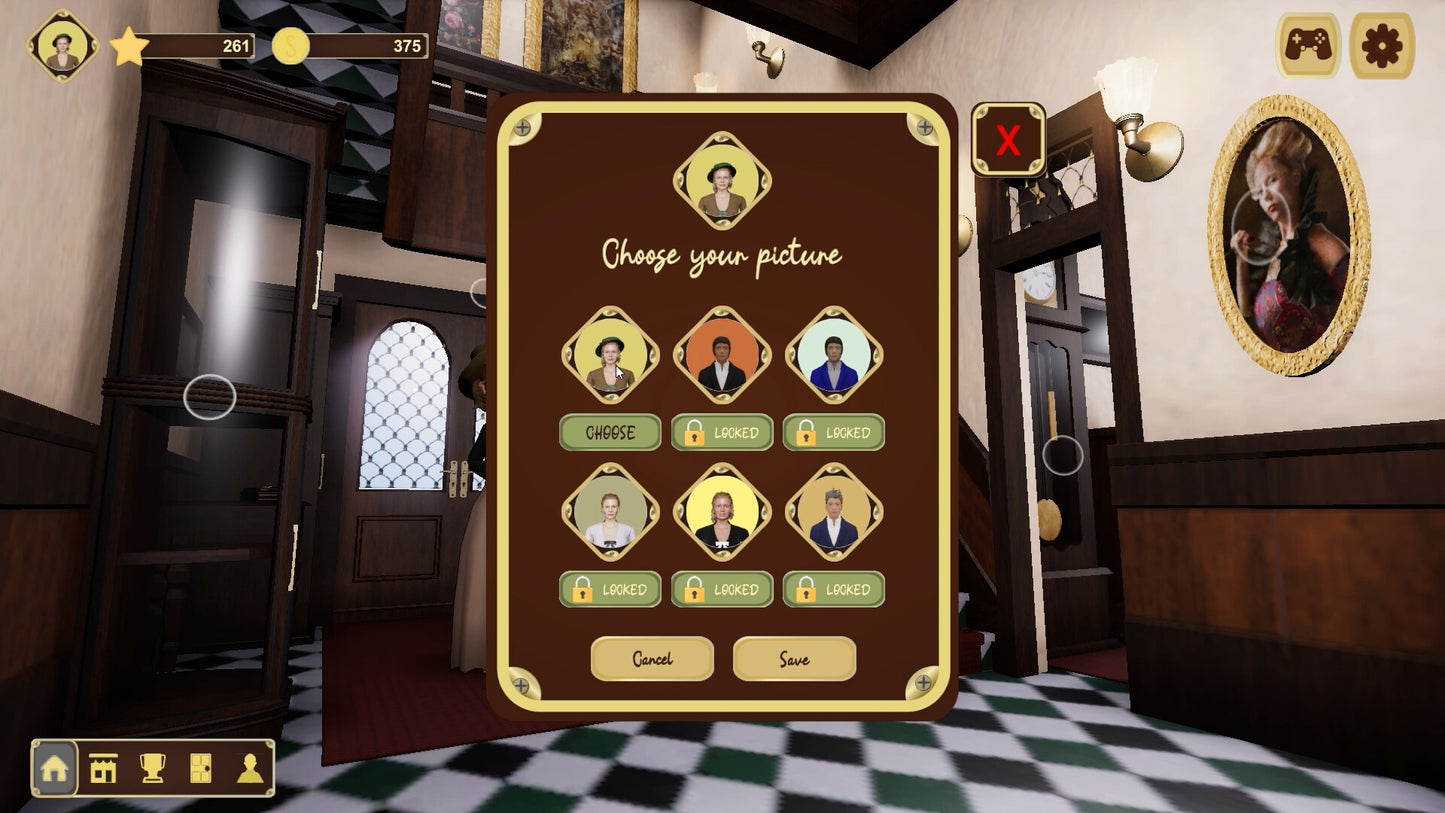The height and width of the screenshot is (813, 1445).
Task: Select the woman in black hat portrait
Action: 610,355
